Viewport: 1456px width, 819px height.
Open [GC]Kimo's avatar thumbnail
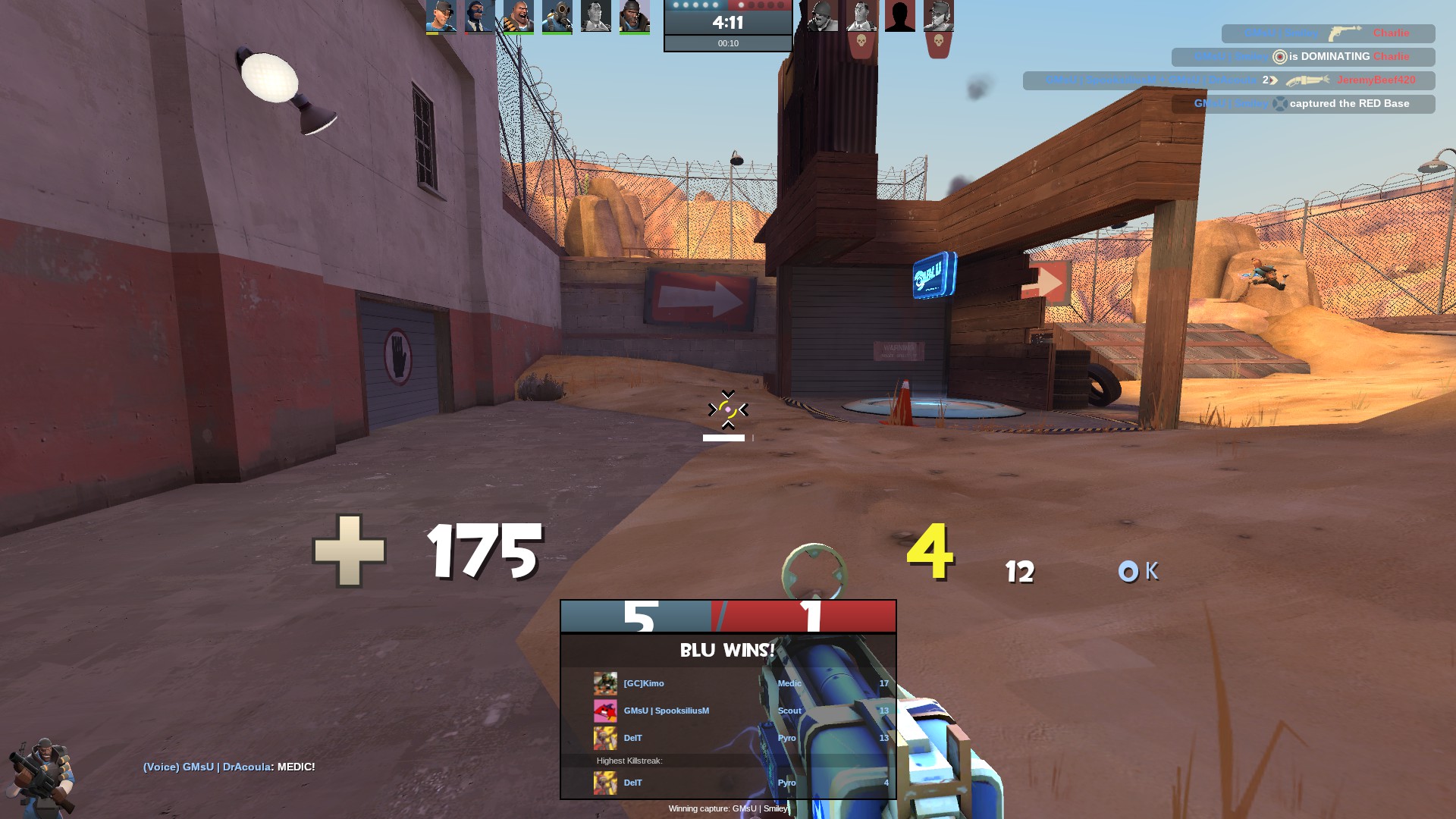pyautogui.click(x=605, y=683)
